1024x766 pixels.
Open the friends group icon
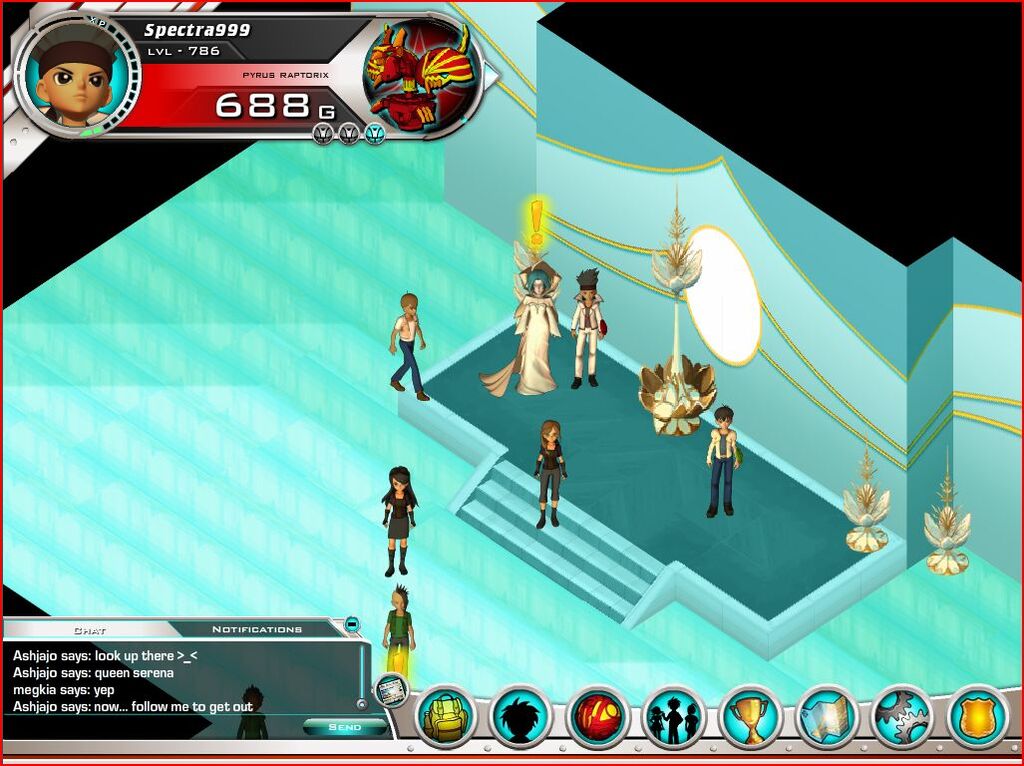click(x=674, y=716)
